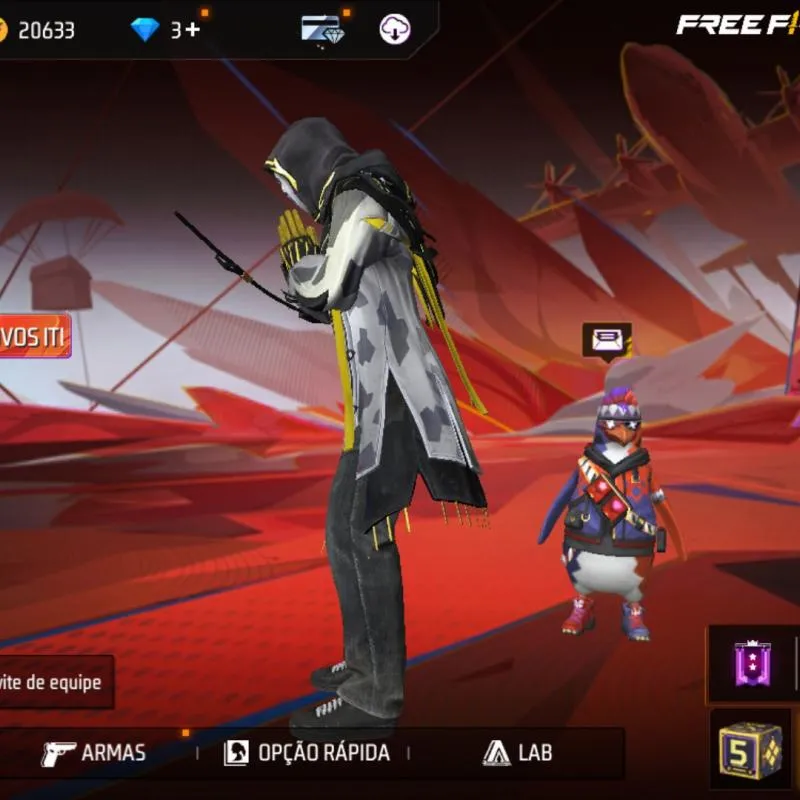Open the diamond card membership icon

tap(322, 29)
